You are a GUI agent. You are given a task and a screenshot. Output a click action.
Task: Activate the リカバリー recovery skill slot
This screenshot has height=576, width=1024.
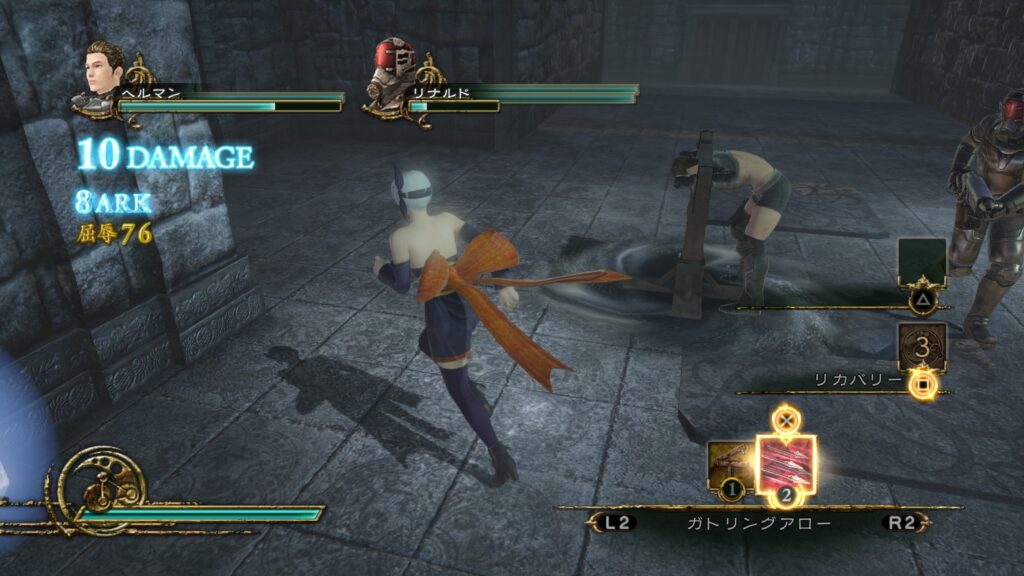coord(921,348)
